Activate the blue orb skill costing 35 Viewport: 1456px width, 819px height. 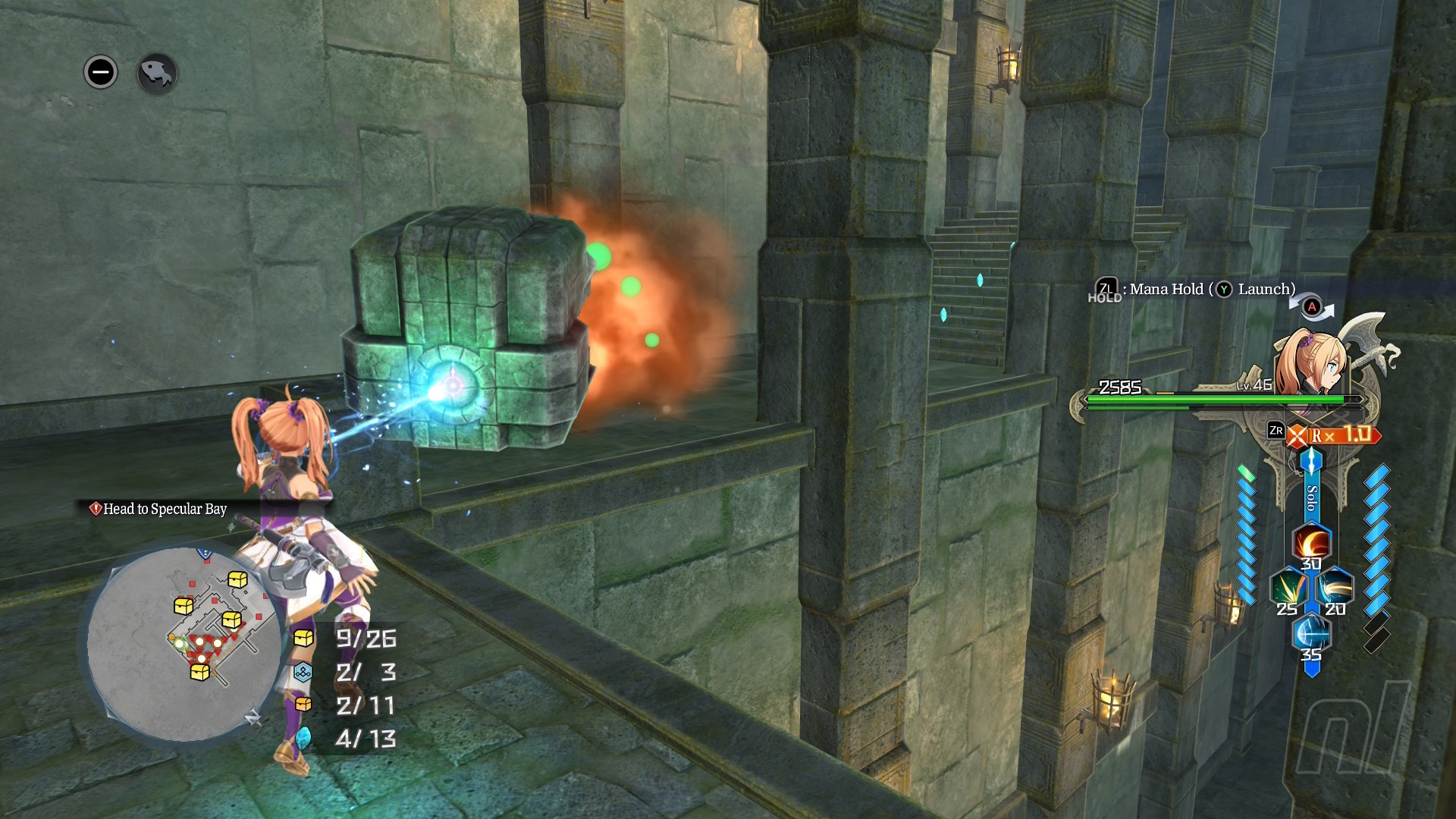click(1311, 633)
